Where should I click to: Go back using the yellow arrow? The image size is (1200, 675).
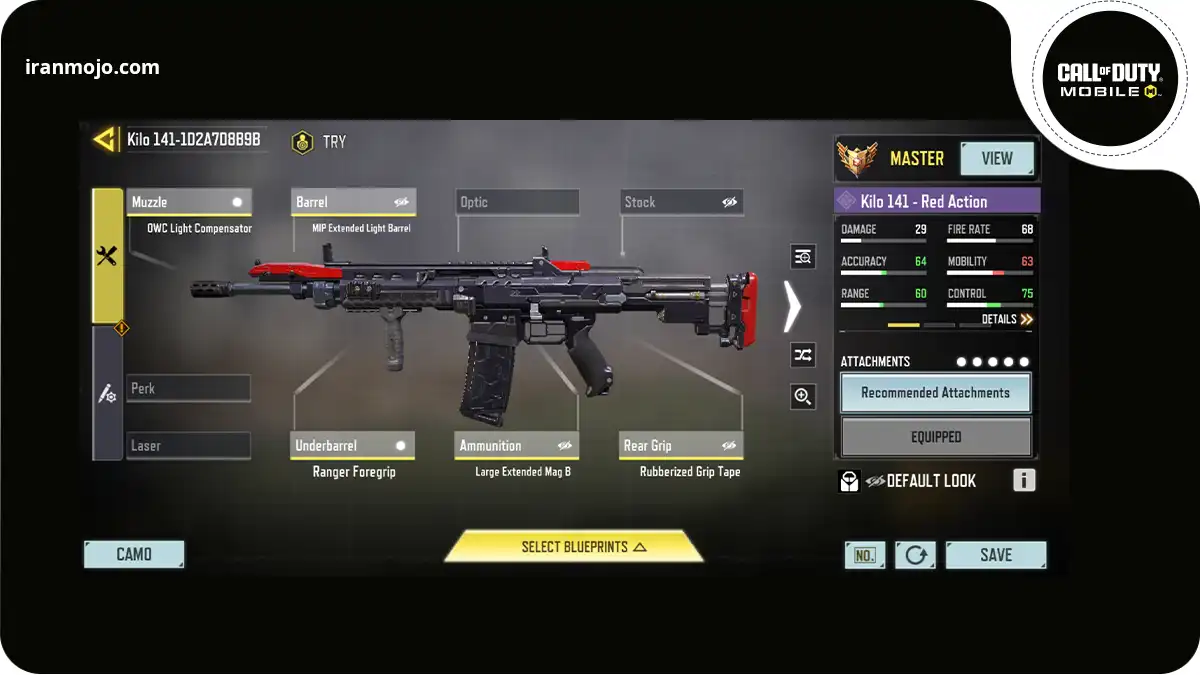(x=104, y=140)
